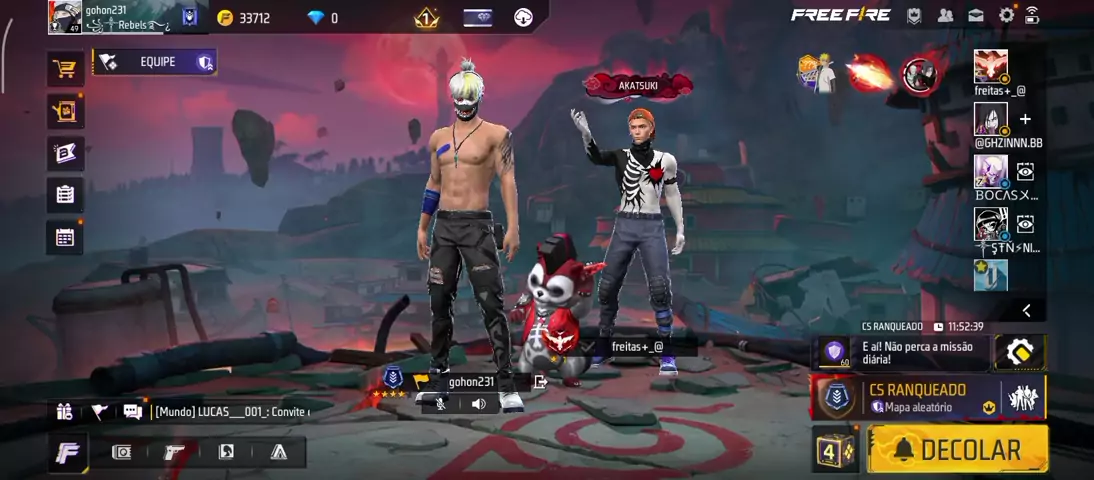This screenshot has height=480, width=1094.
Task: Open the settings gear
Action: 1006,15
